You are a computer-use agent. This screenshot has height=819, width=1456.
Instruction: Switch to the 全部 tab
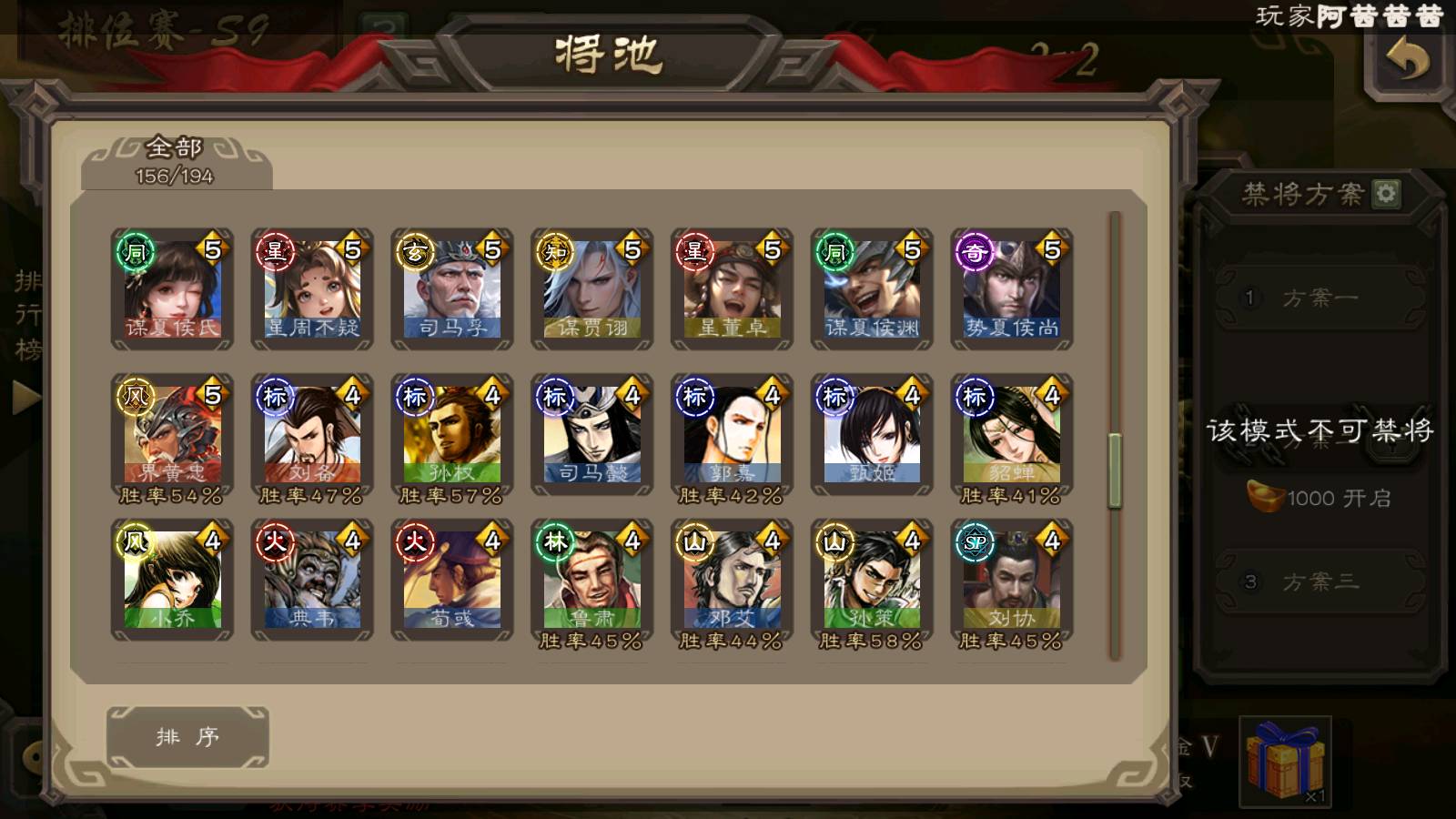tap(175, 161)
